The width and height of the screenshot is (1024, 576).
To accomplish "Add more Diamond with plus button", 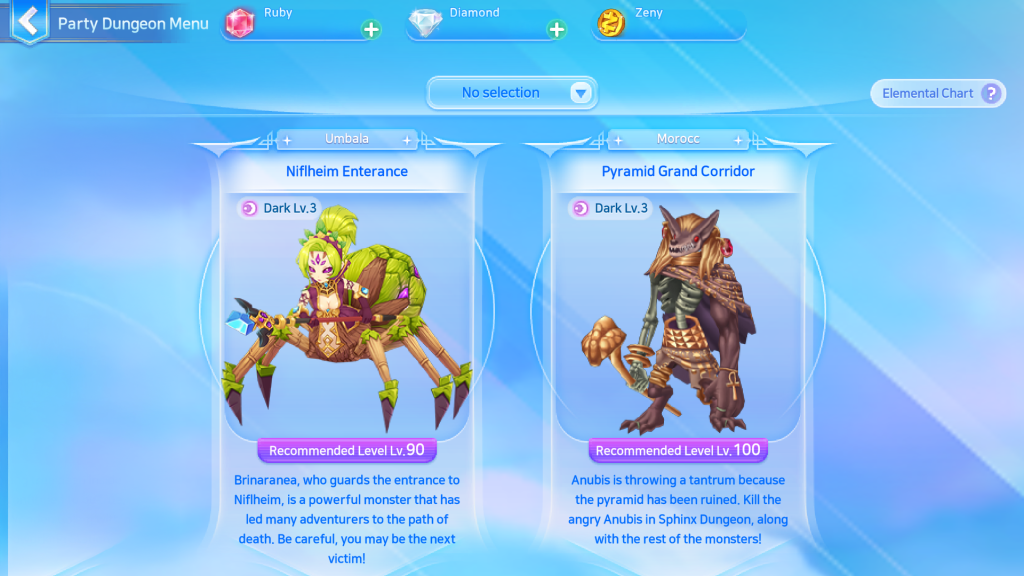I will click(557, 29).
